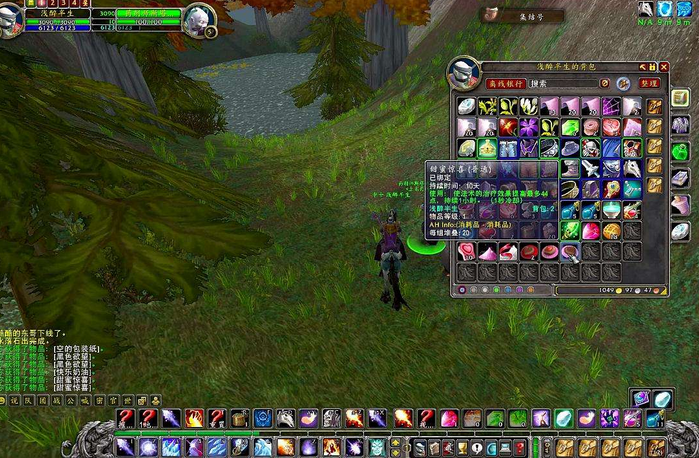Viewport: 699px width, 458px height.
Task: Select the green emerald gem in bag
Action: 570,127
